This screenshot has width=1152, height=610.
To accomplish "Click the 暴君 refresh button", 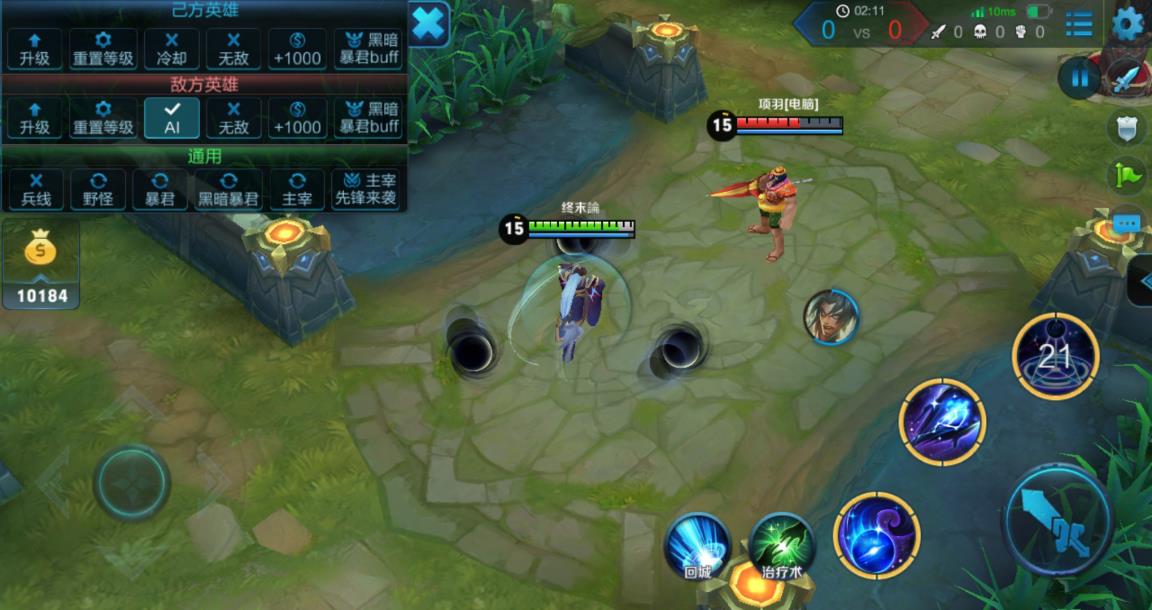I will pos(160,189).
